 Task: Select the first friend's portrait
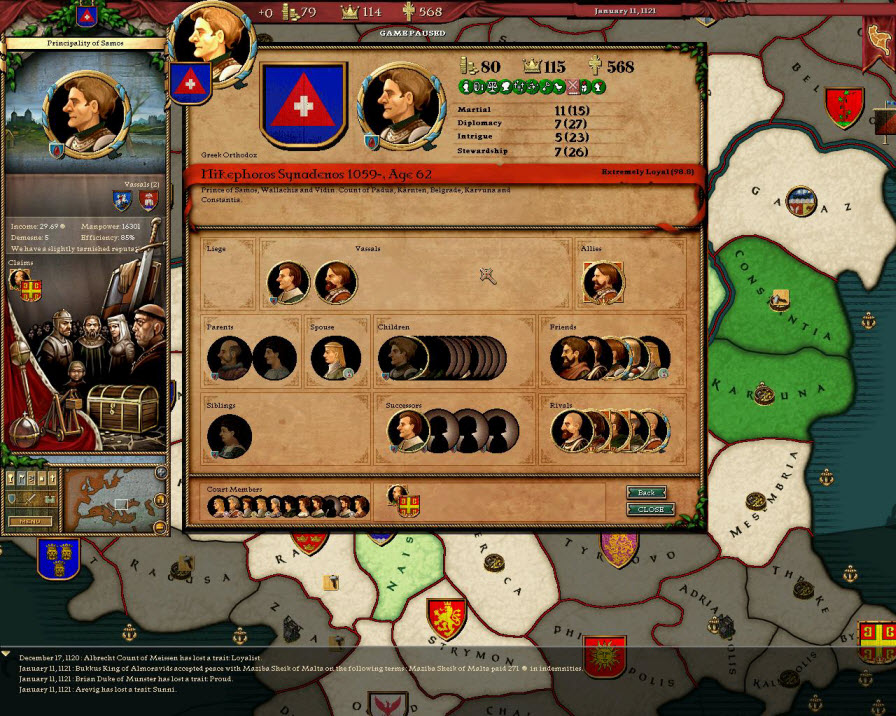[x=572, y=357]
